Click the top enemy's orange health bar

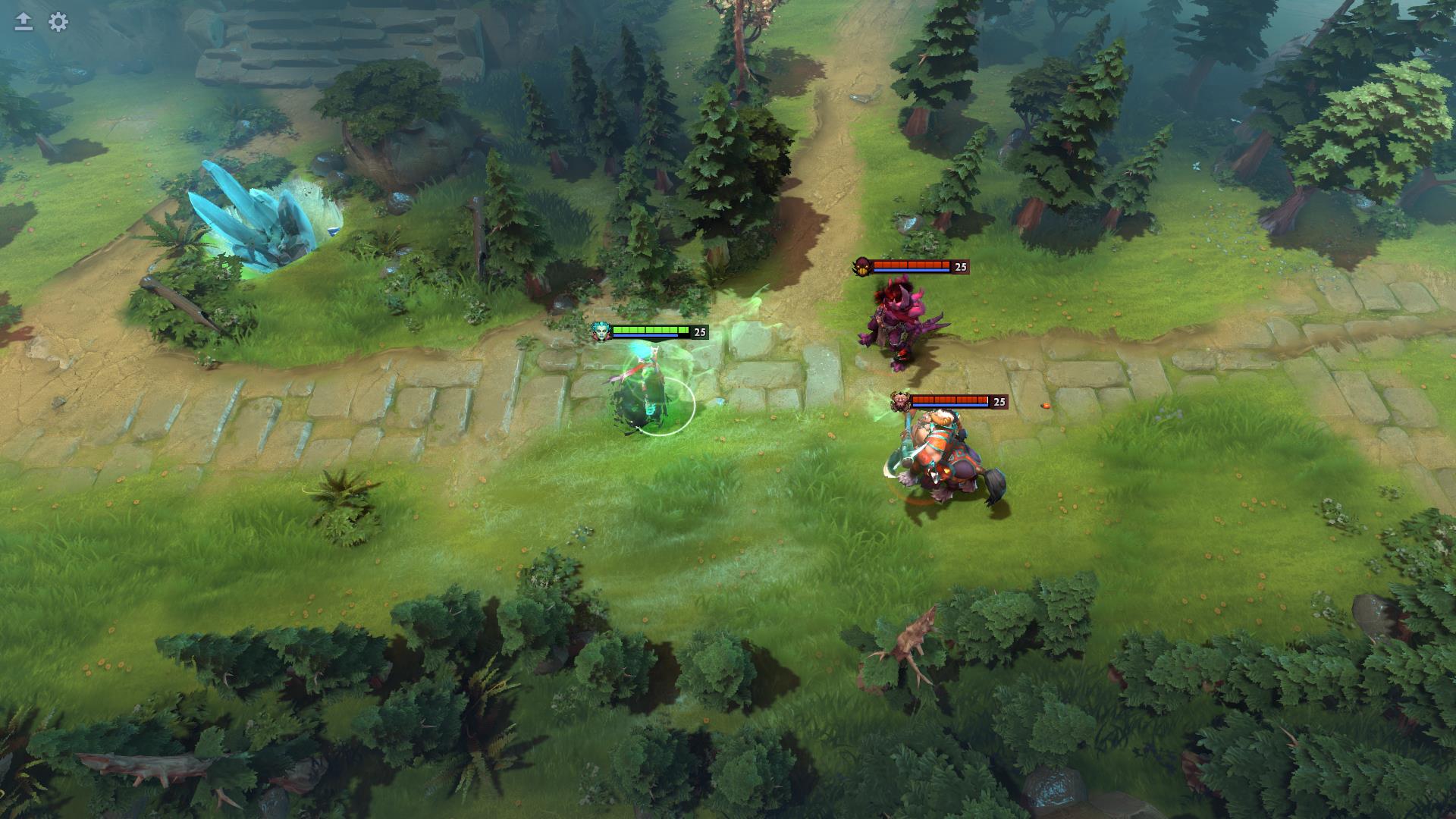click(912, 265)
